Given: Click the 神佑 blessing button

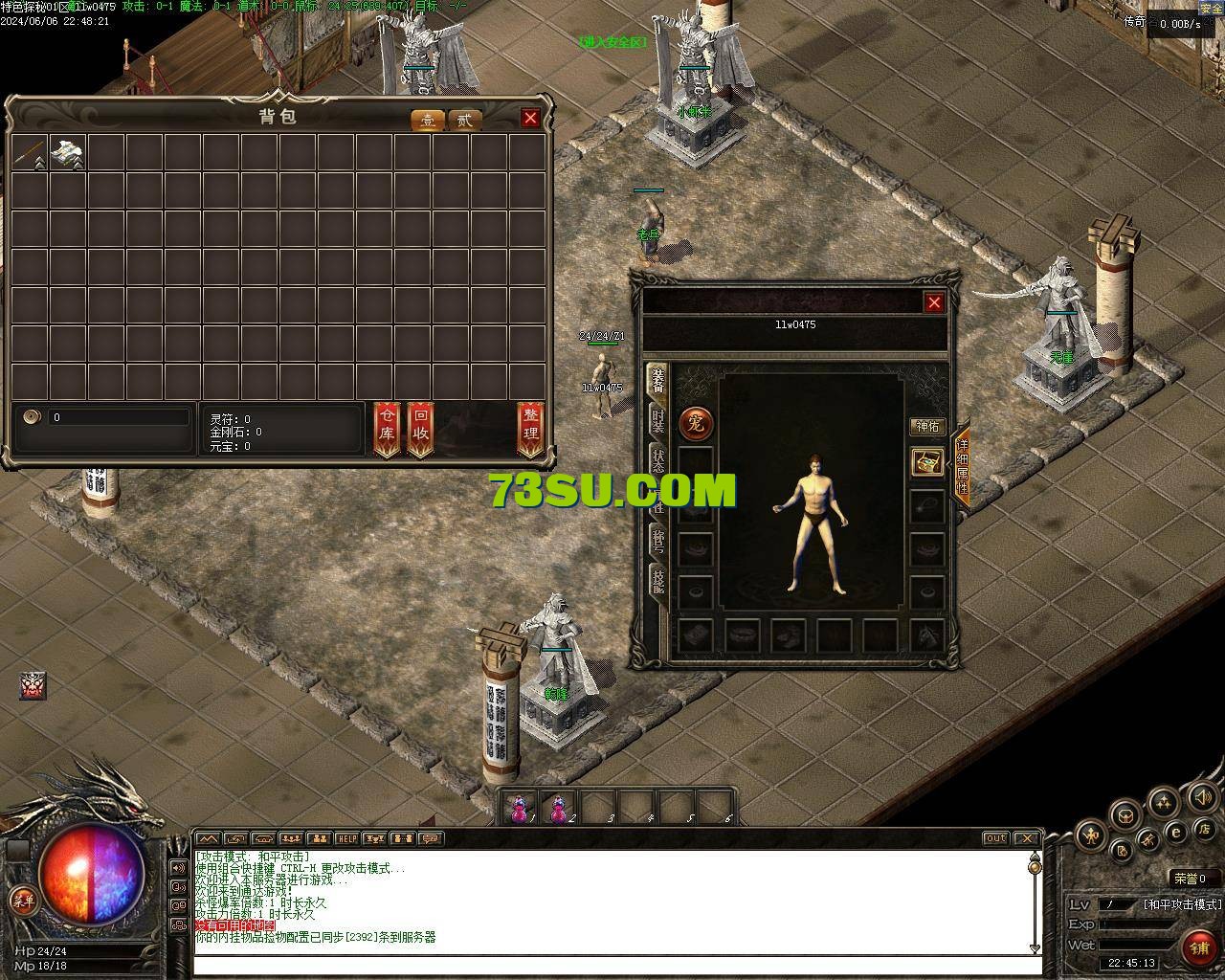Looking at the screenshot, I should point(927,427).
